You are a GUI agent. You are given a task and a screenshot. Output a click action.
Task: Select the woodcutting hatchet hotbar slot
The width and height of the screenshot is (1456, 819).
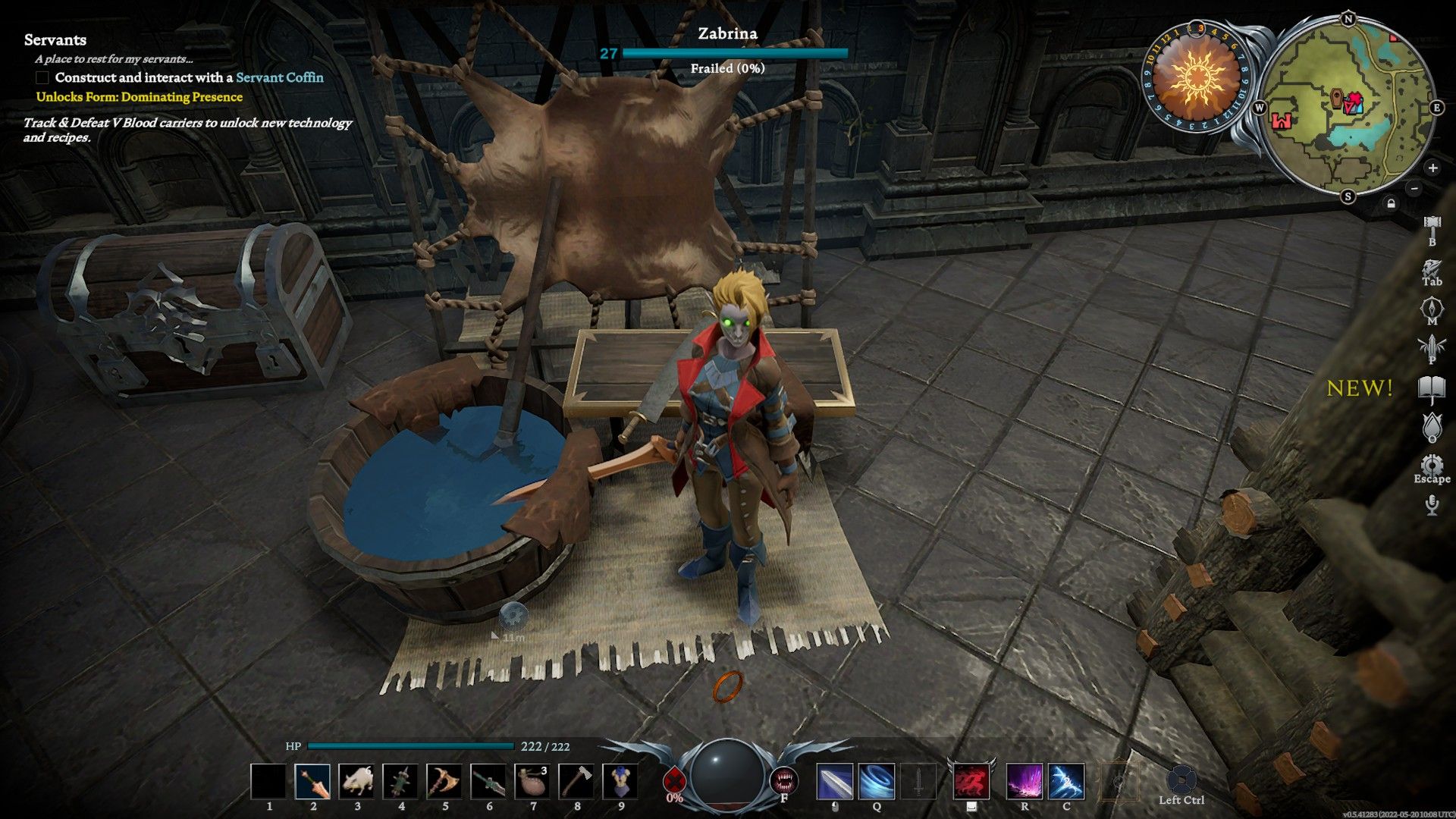pos(576,782)
